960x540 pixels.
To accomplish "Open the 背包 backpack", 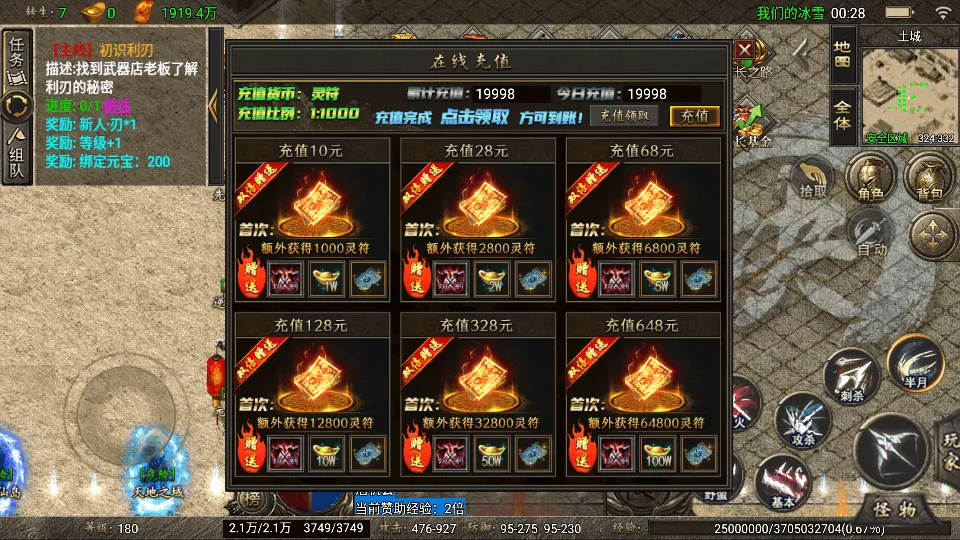I will 929,180.
